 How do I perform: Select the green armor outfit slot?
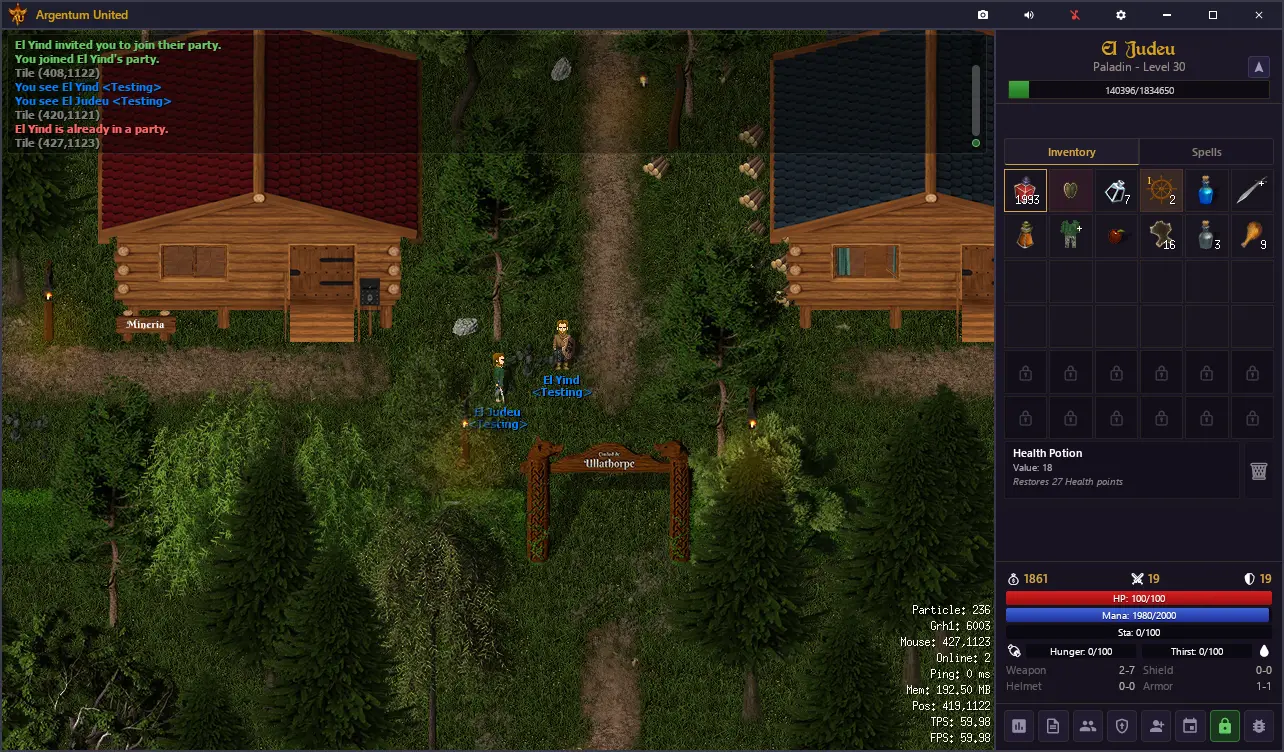click(x=1071, y=236)
